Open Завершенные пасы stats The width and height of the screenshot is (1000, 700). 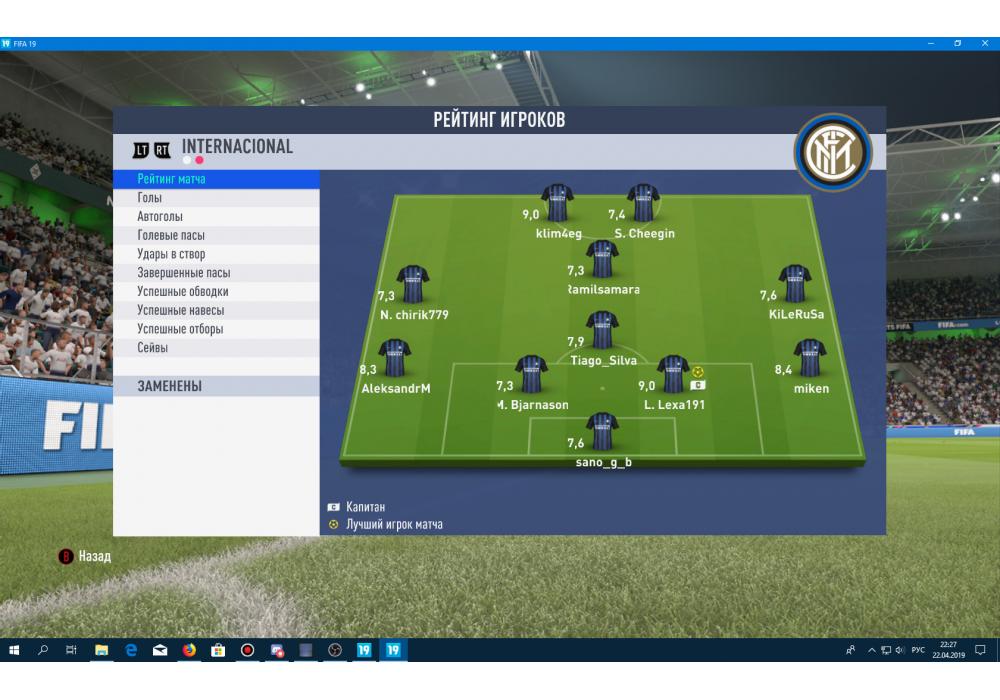pyautogui.click(x=184, y=273)
